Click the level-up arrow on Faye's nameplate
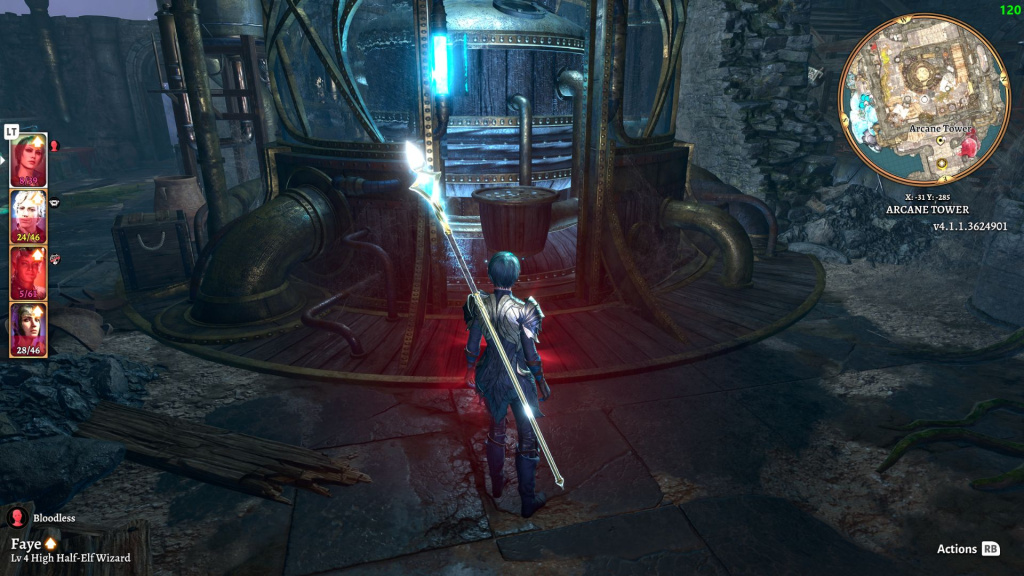Image resolution: width=1024 pixels, height=576 pixels. pyautogui.click(x=50, y=543)
